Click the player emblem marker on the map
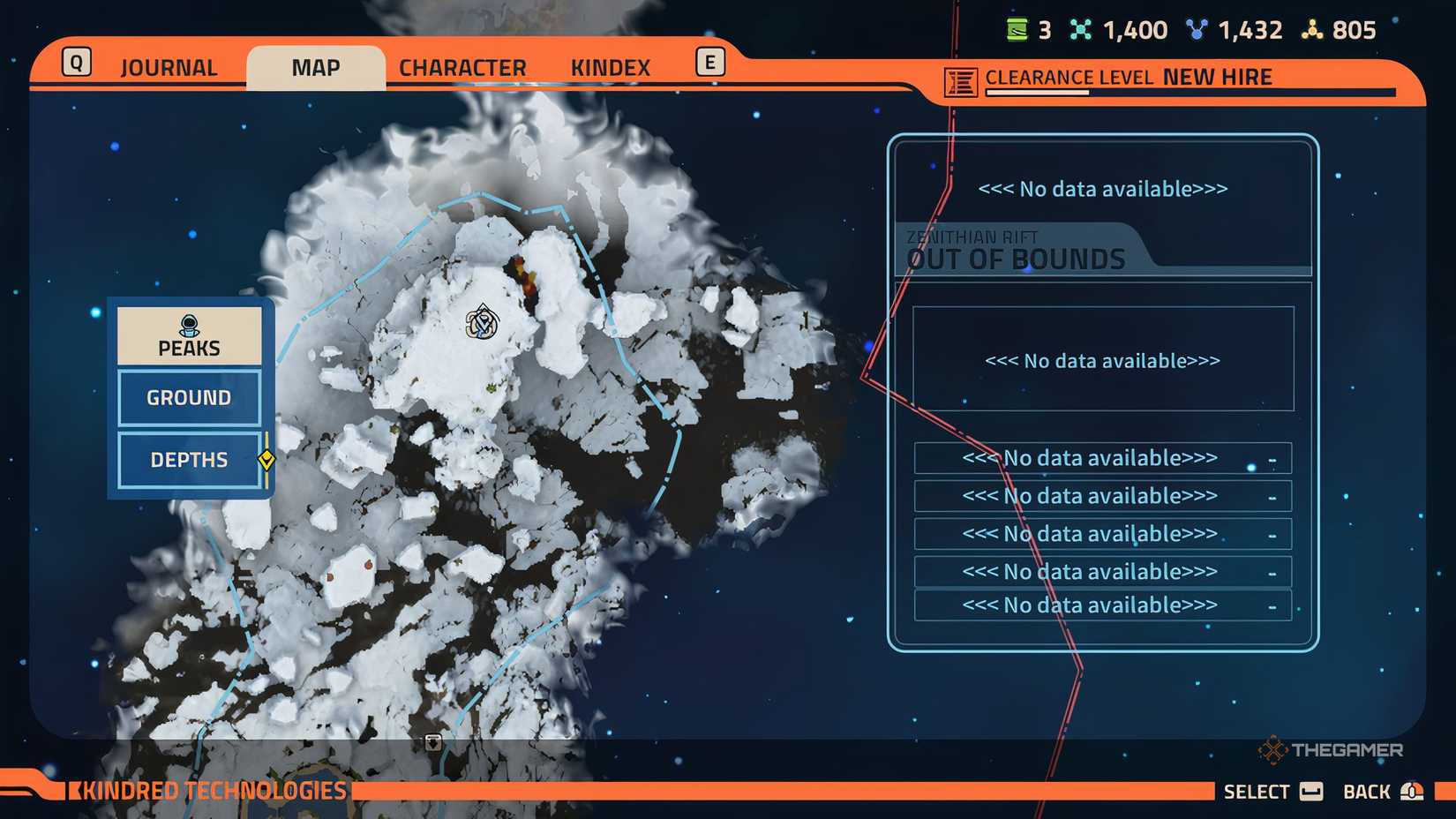The width and height of the screenshot is (1456, 819). [x=481, y=323]
